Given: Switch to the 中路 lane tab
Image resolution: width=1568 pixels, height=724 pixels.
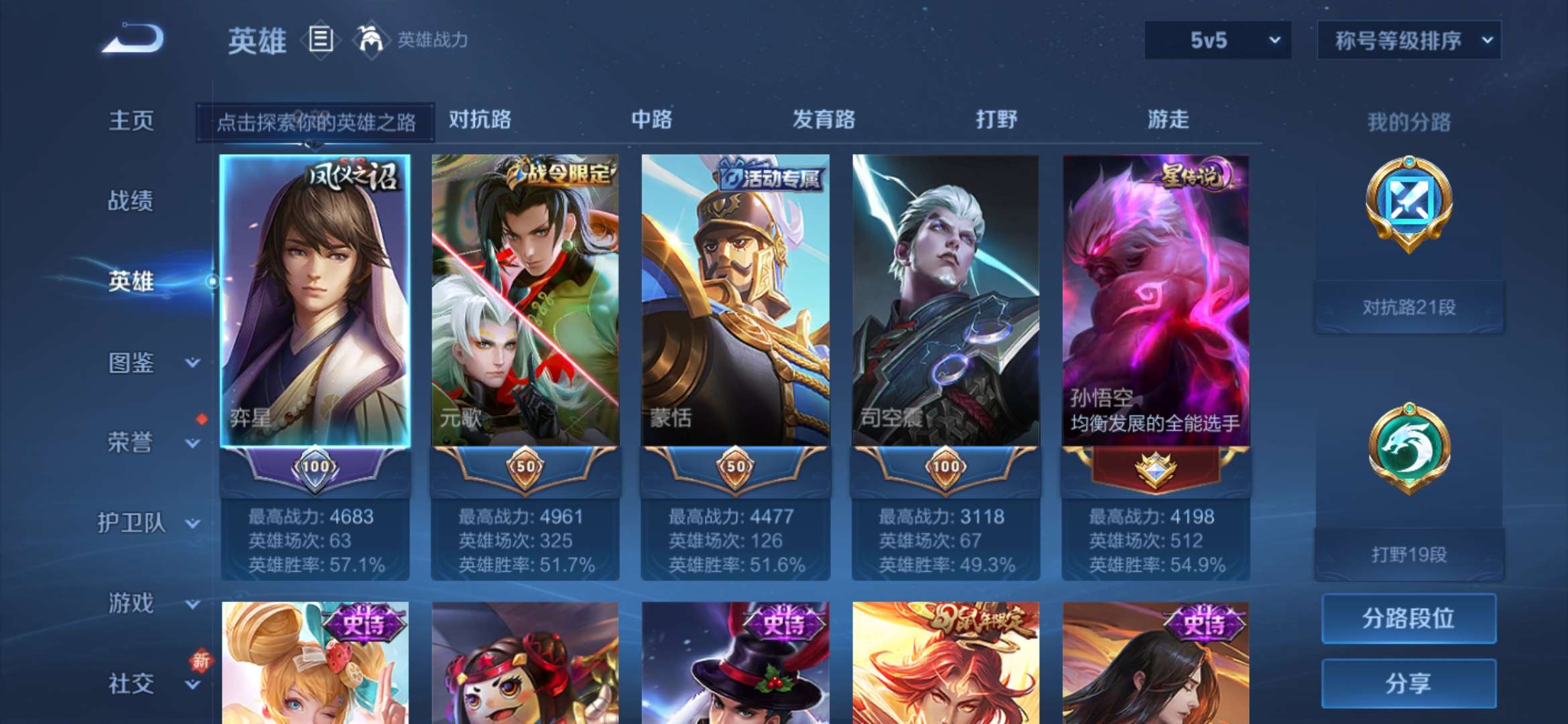Looking at the screenshot, I should (652, 121).
